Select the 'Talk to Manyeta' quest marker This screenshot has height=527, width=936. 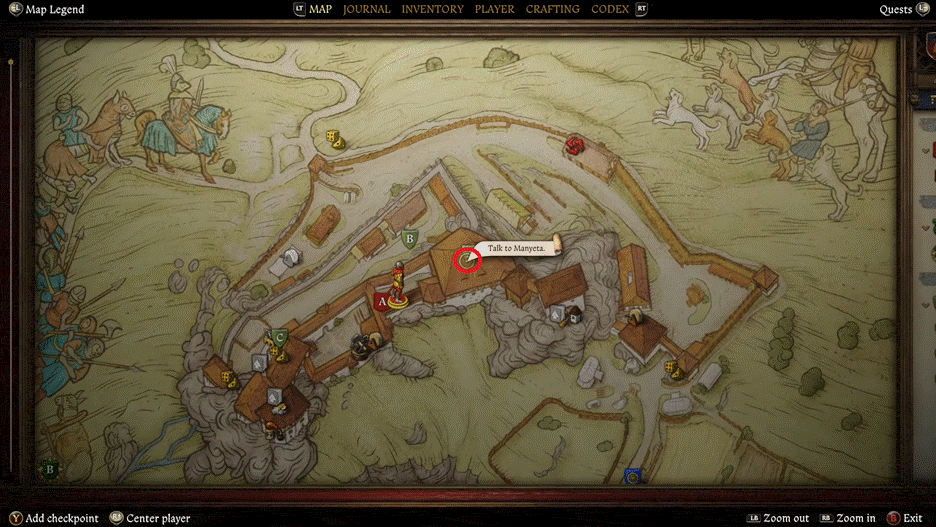point(467,261)
